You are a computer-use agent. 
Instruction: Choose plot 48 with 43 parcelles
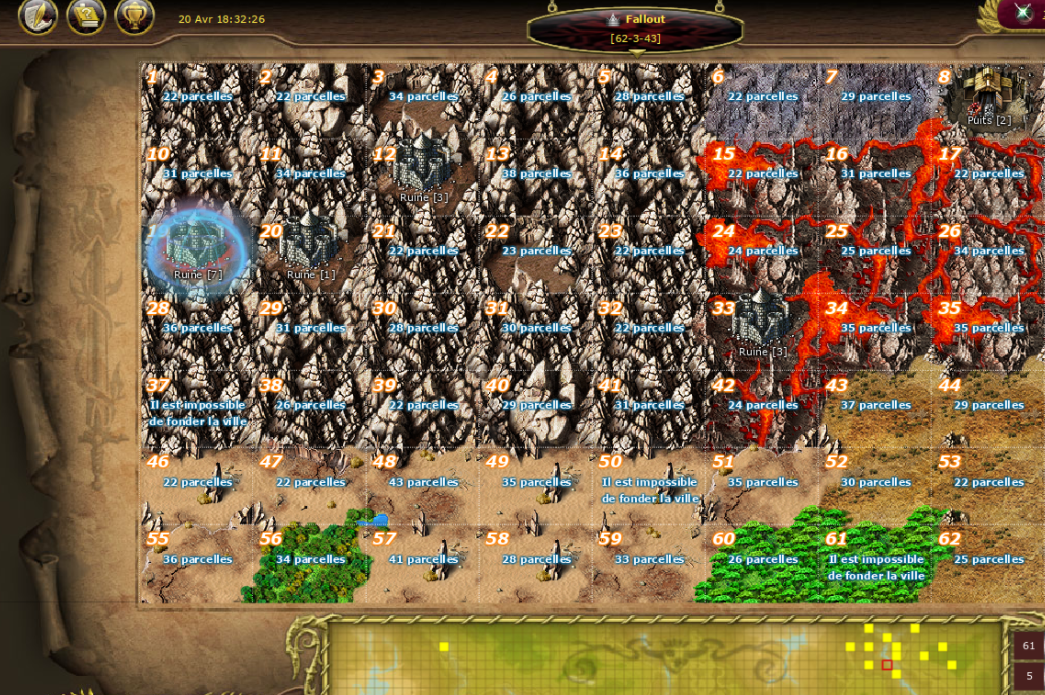[x=423, y=482]
